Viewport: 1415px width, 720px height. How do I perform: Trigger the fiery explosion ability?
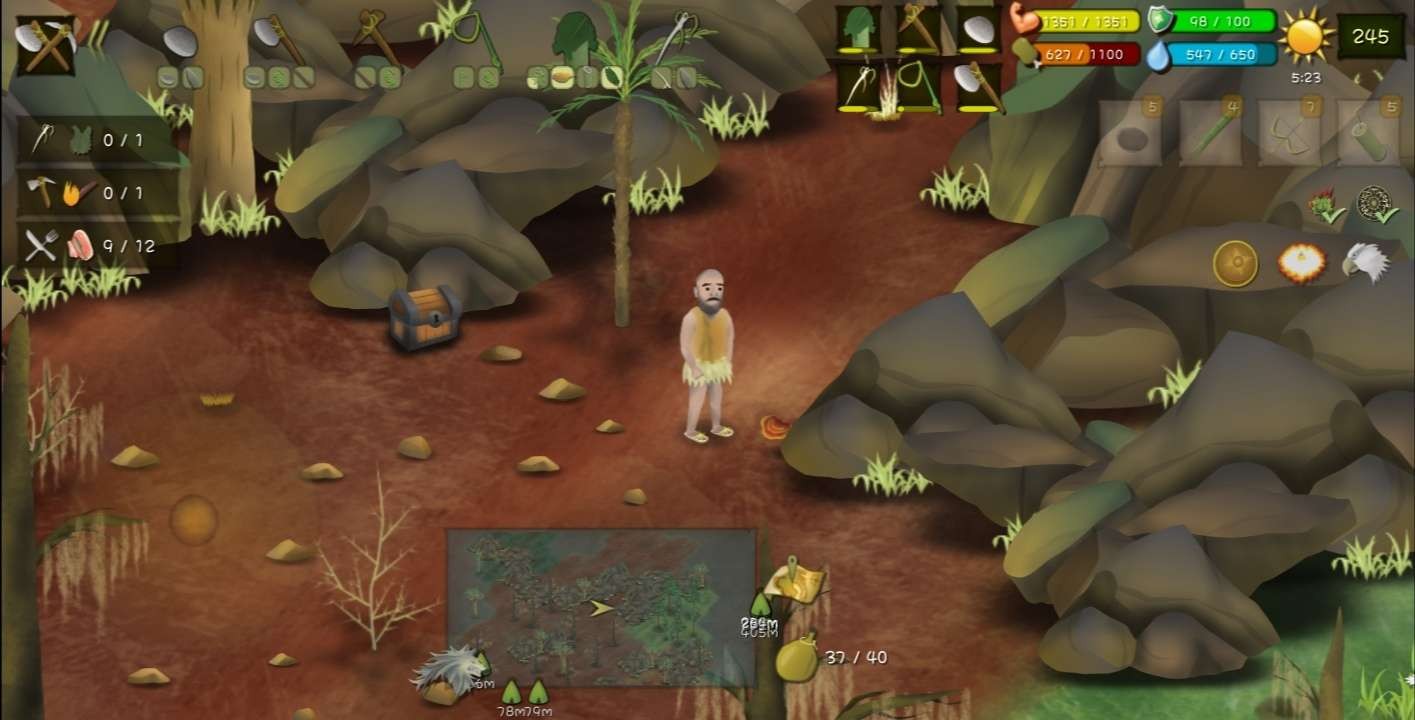point(1301,263)
